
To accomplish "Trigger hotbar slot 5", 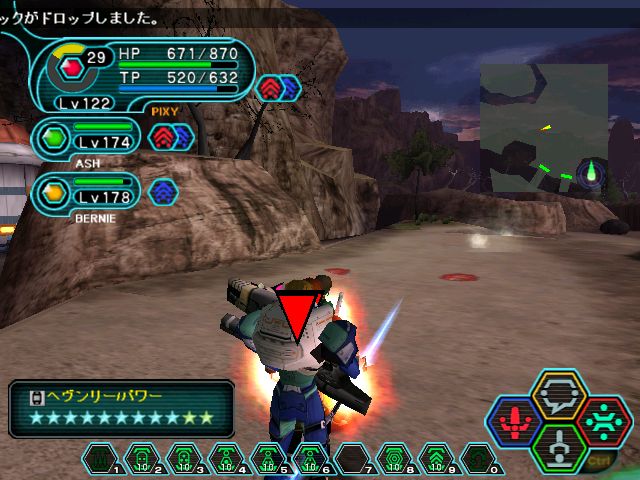I will click(x=267, y=459).
